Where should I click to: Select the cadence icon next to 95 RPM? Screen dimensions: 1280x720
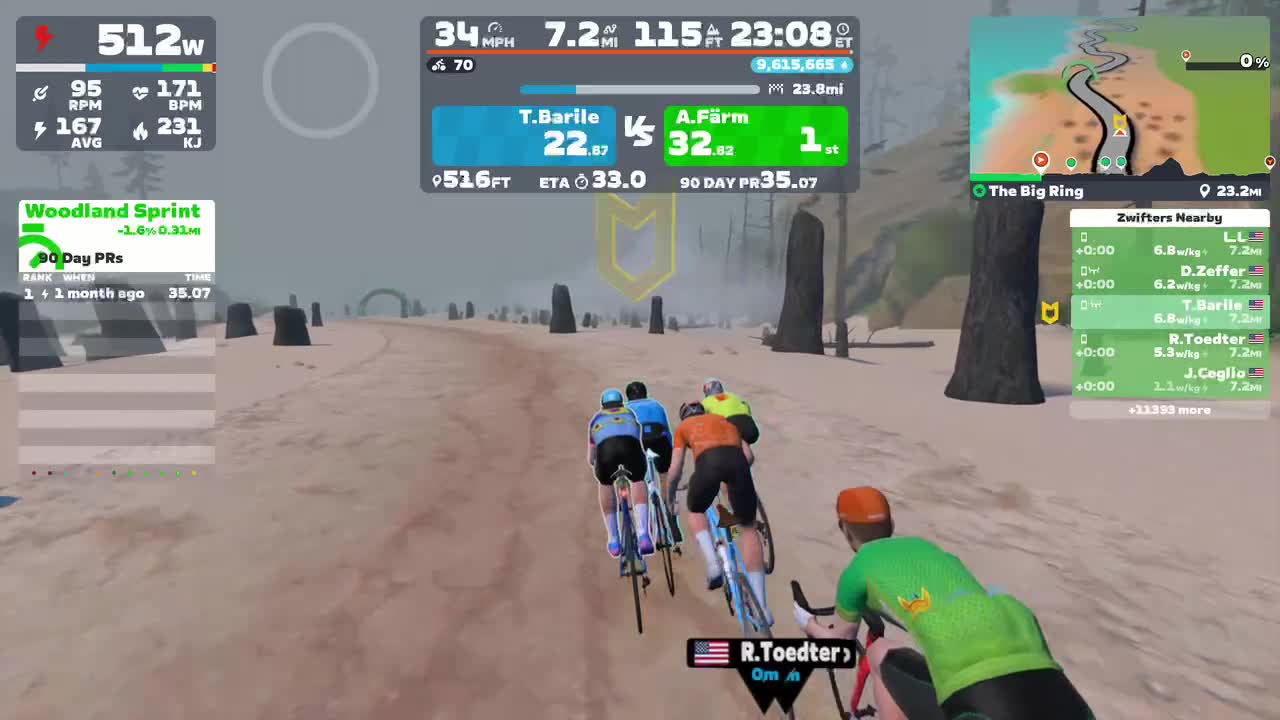(41, 92)
